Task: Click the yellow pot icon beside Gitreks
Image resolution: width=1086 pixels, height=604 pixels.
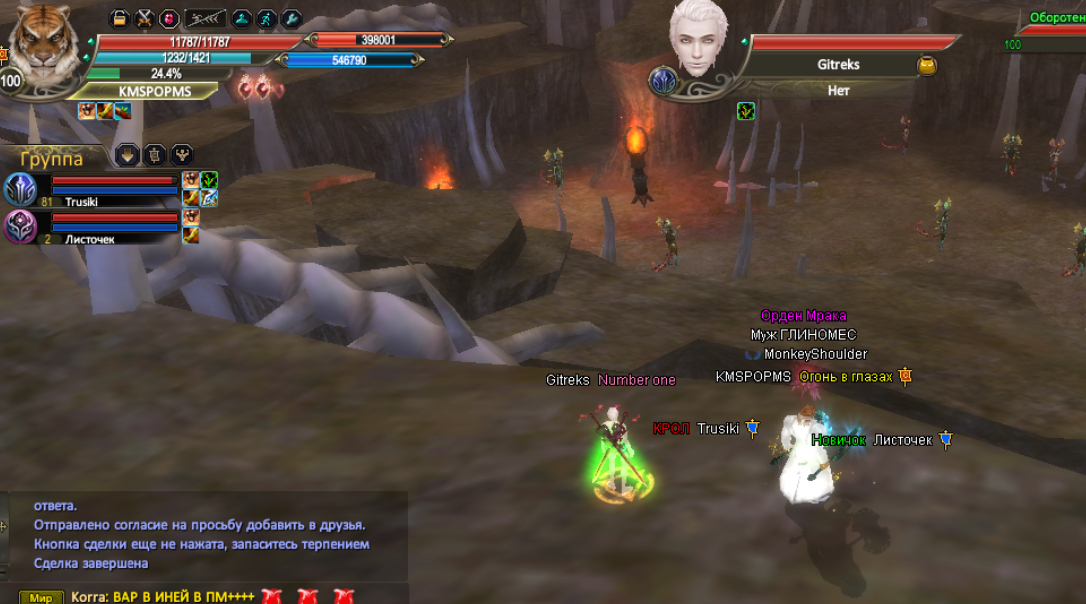Action: (927, 65)
